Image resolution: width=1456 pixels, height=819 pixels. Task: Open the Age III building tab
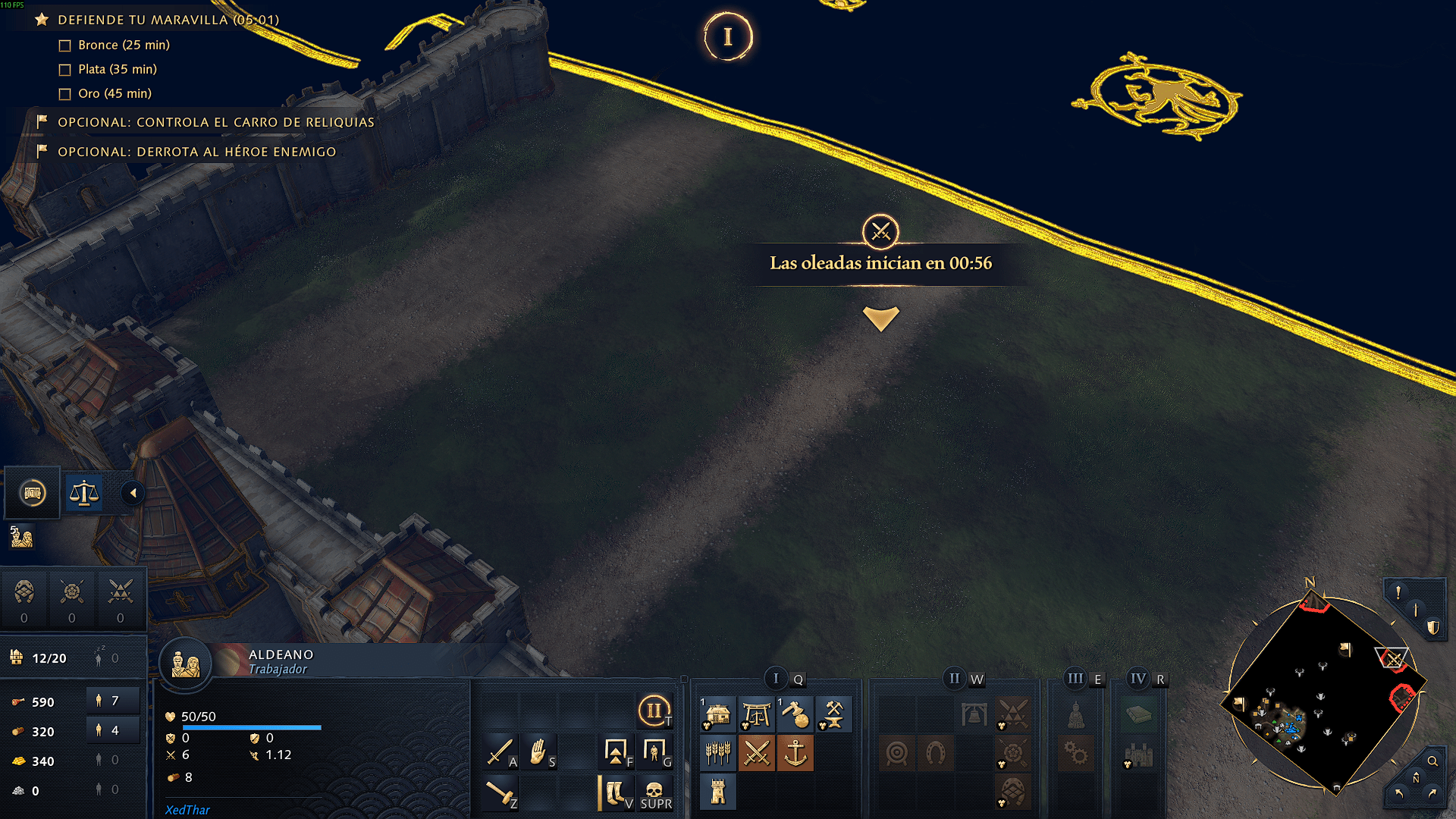tap(1075, 679)
